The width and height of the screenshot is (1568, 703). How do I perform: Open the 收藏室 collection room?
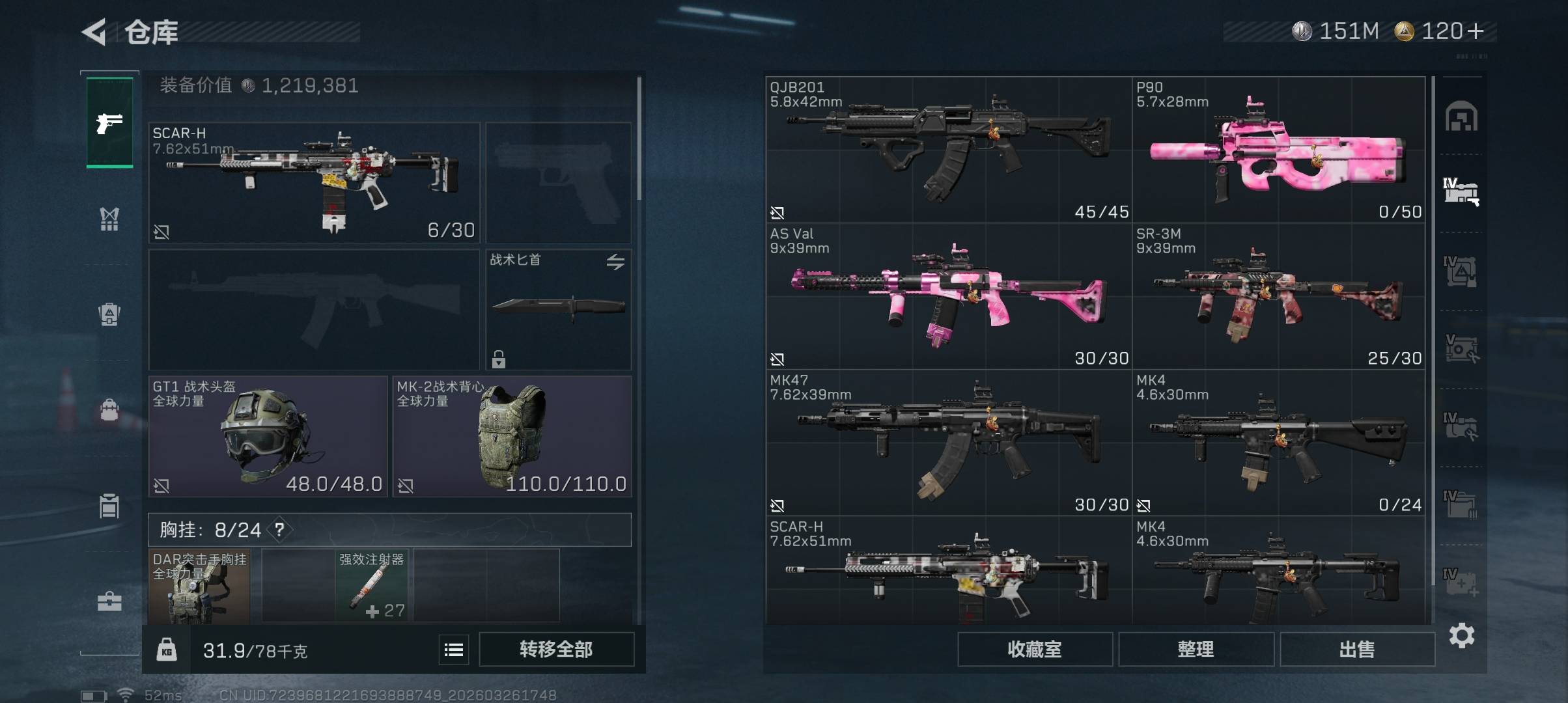pyautogui.click(x=1034, y=649)
